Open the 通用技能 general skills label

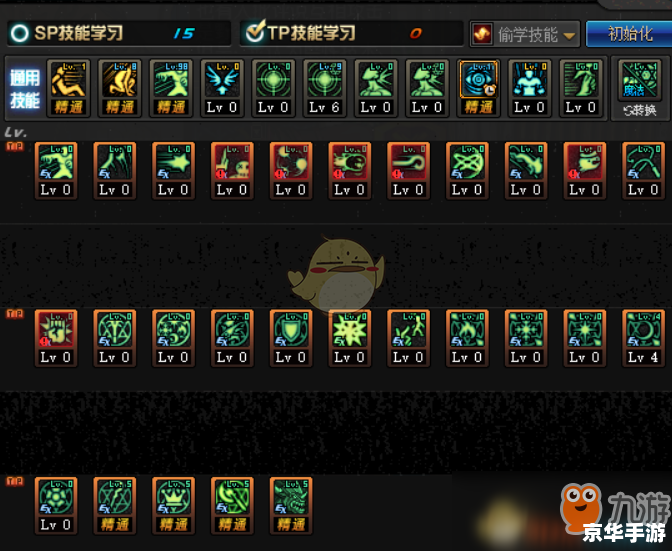pyautogui.click(x=23, y=88)
